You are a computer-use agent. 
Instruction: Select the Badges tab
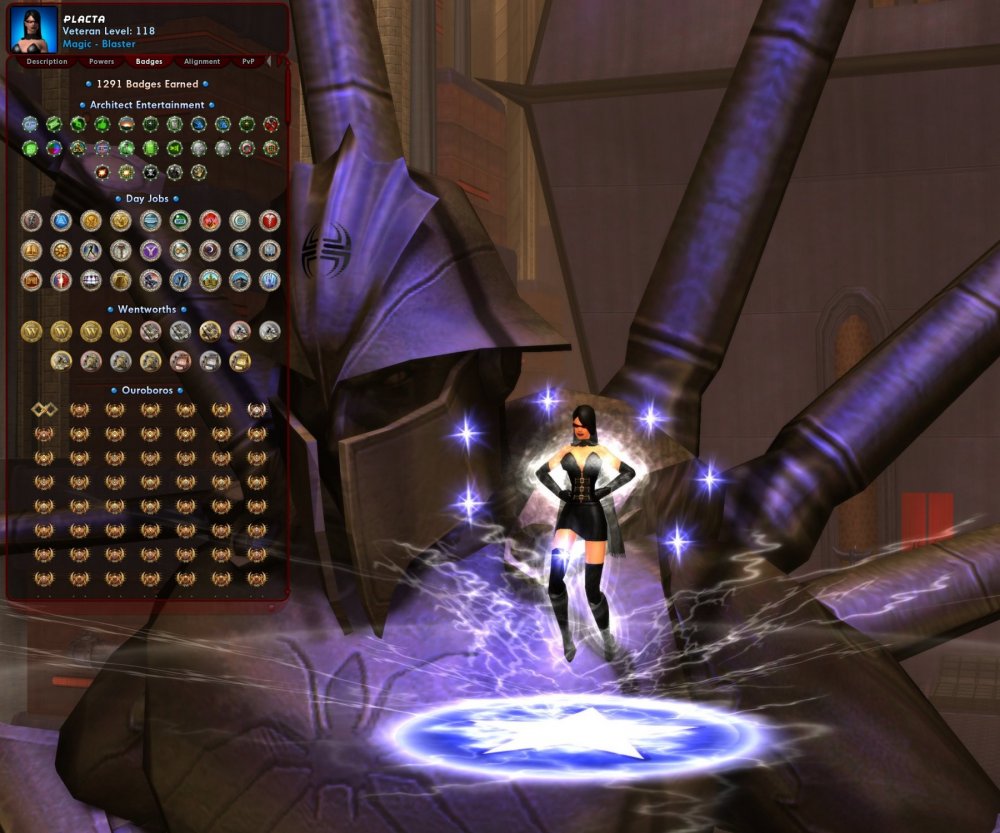coord(149,62)
